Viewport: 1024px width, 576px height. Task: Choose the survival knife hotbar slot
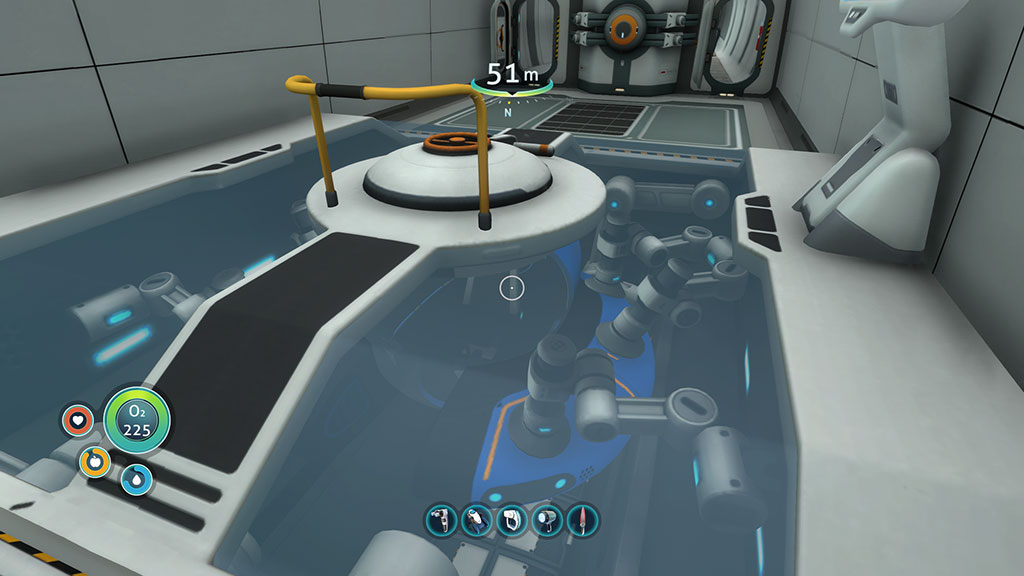pyautogui.click(x=583, y=520)
